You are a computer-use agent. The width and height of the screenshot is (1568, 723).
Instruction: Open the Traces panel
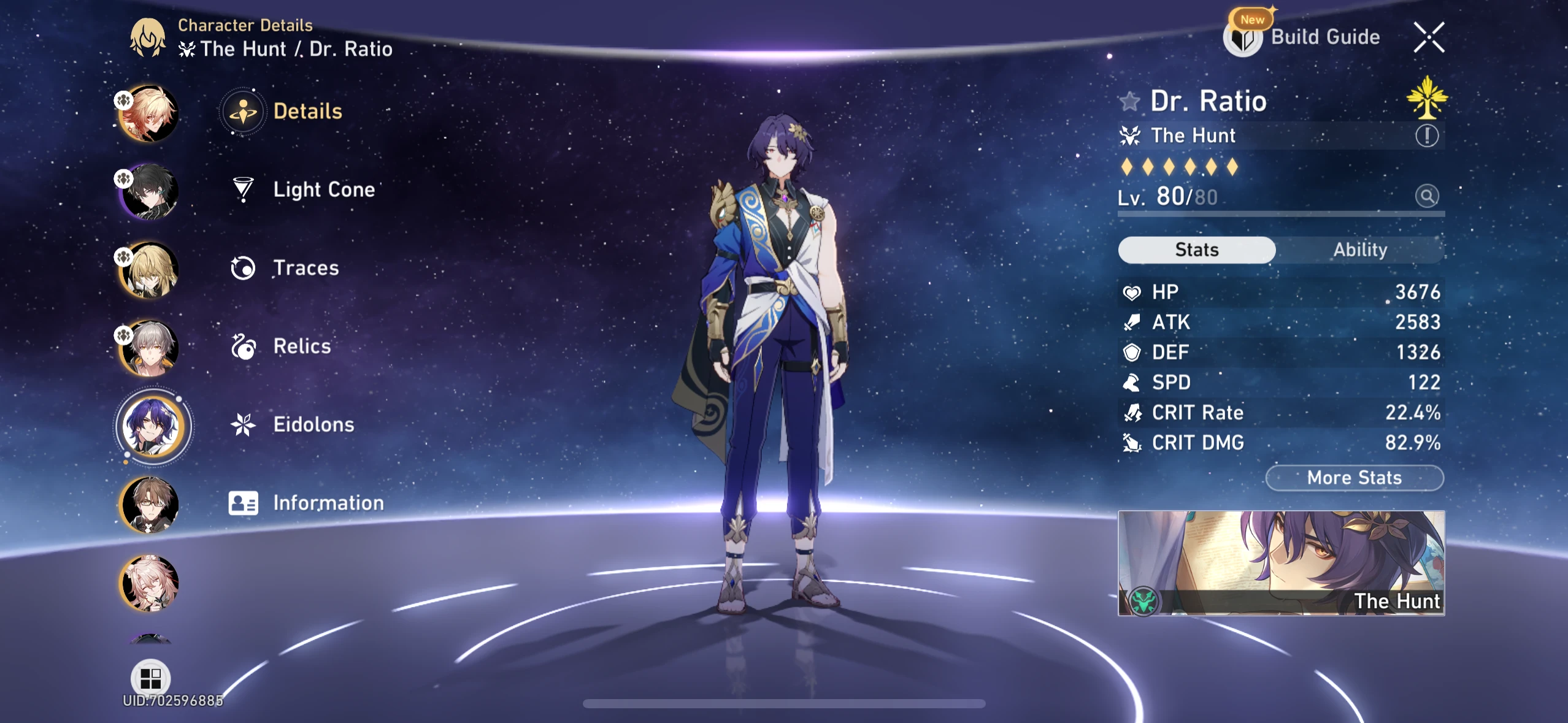pos(306,267)
